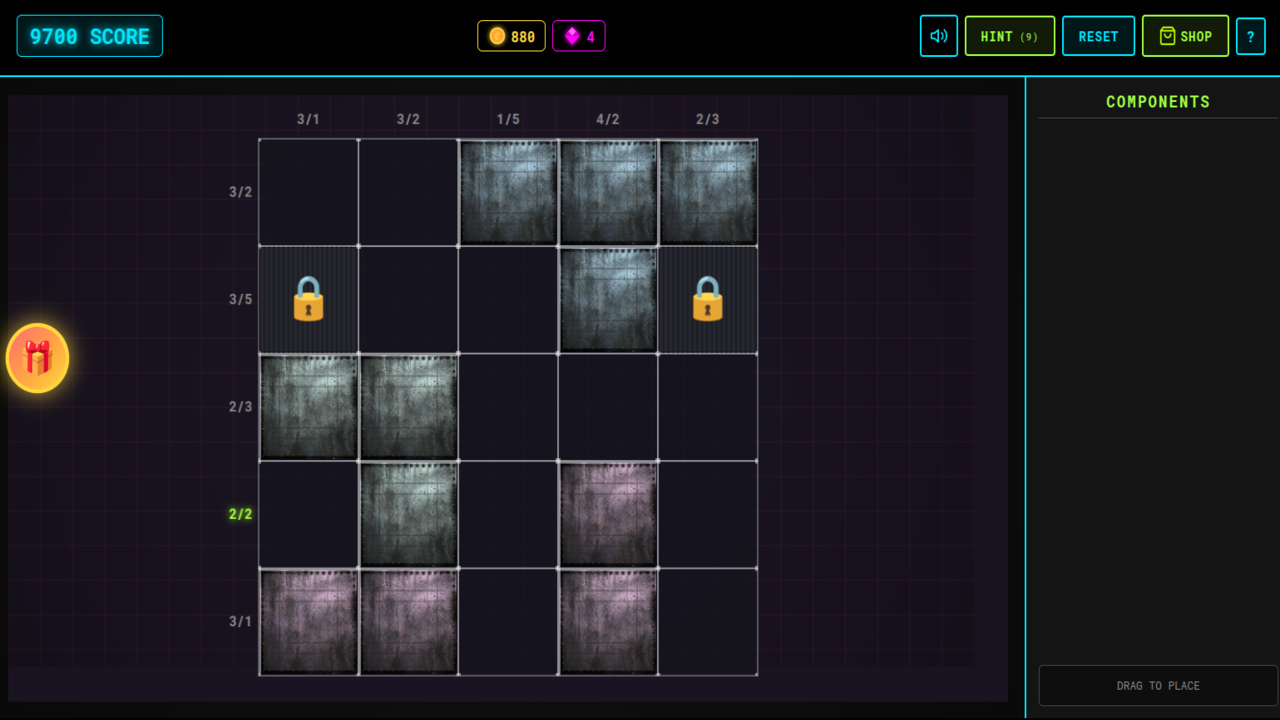Click the 4/2 column header label
Screen dimensions: 1280x720
(608, 118)
